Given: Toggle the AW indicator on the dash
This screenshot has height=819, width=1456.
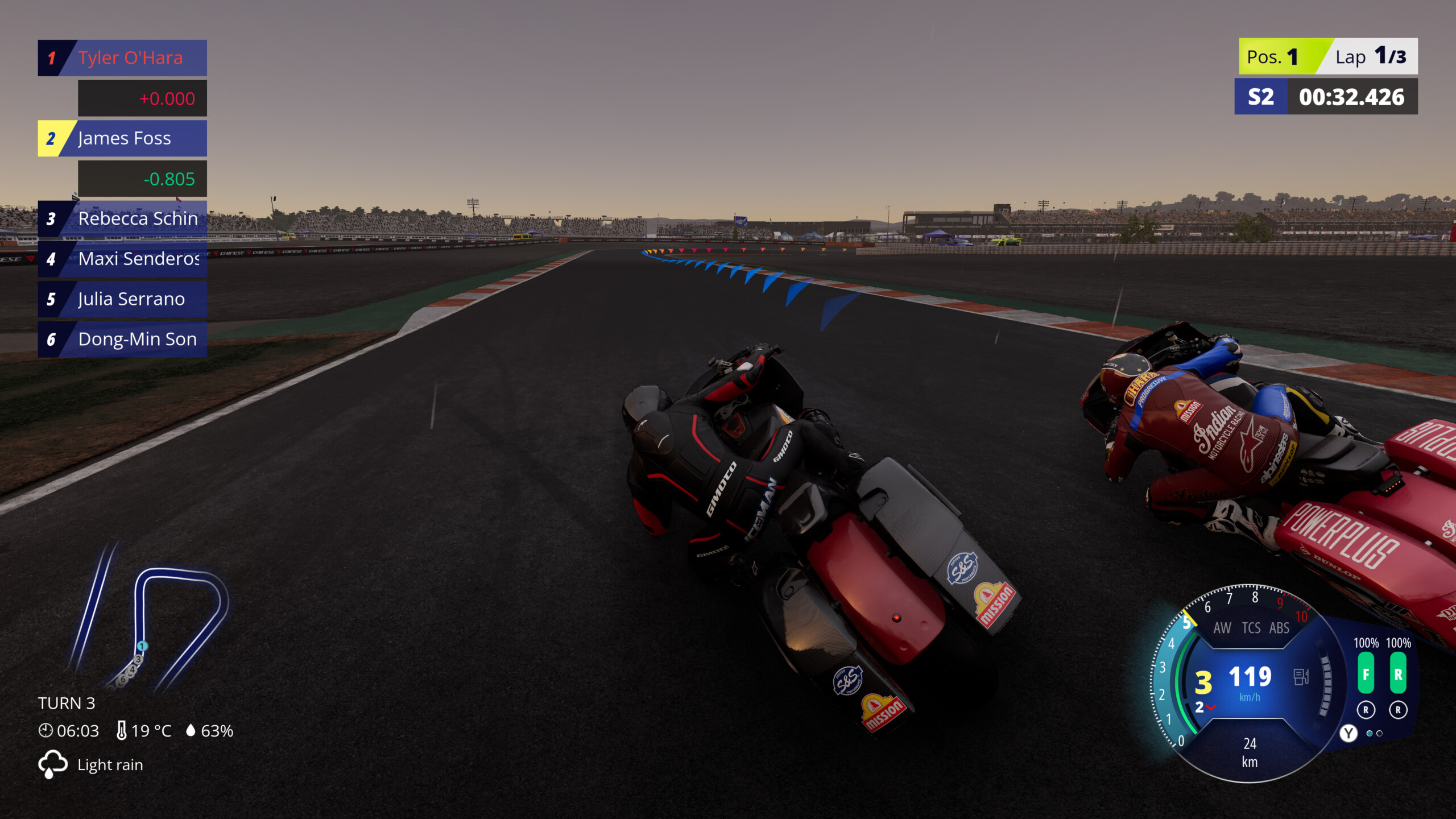Looking at the screenshot, I should pos(1223,628).
